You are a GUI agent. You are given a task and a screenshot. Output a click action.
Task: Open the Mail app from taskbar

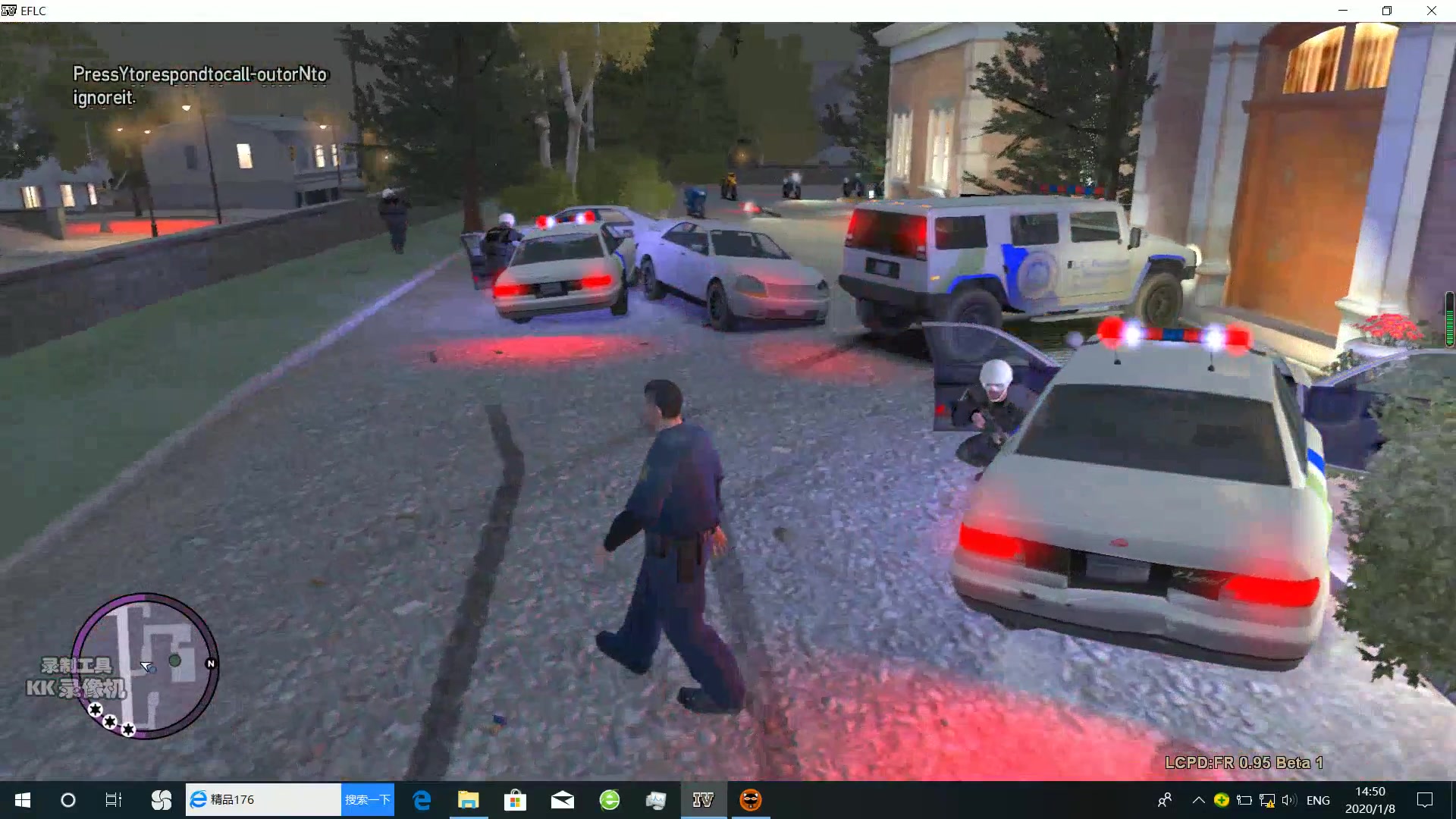click(563, 799)
